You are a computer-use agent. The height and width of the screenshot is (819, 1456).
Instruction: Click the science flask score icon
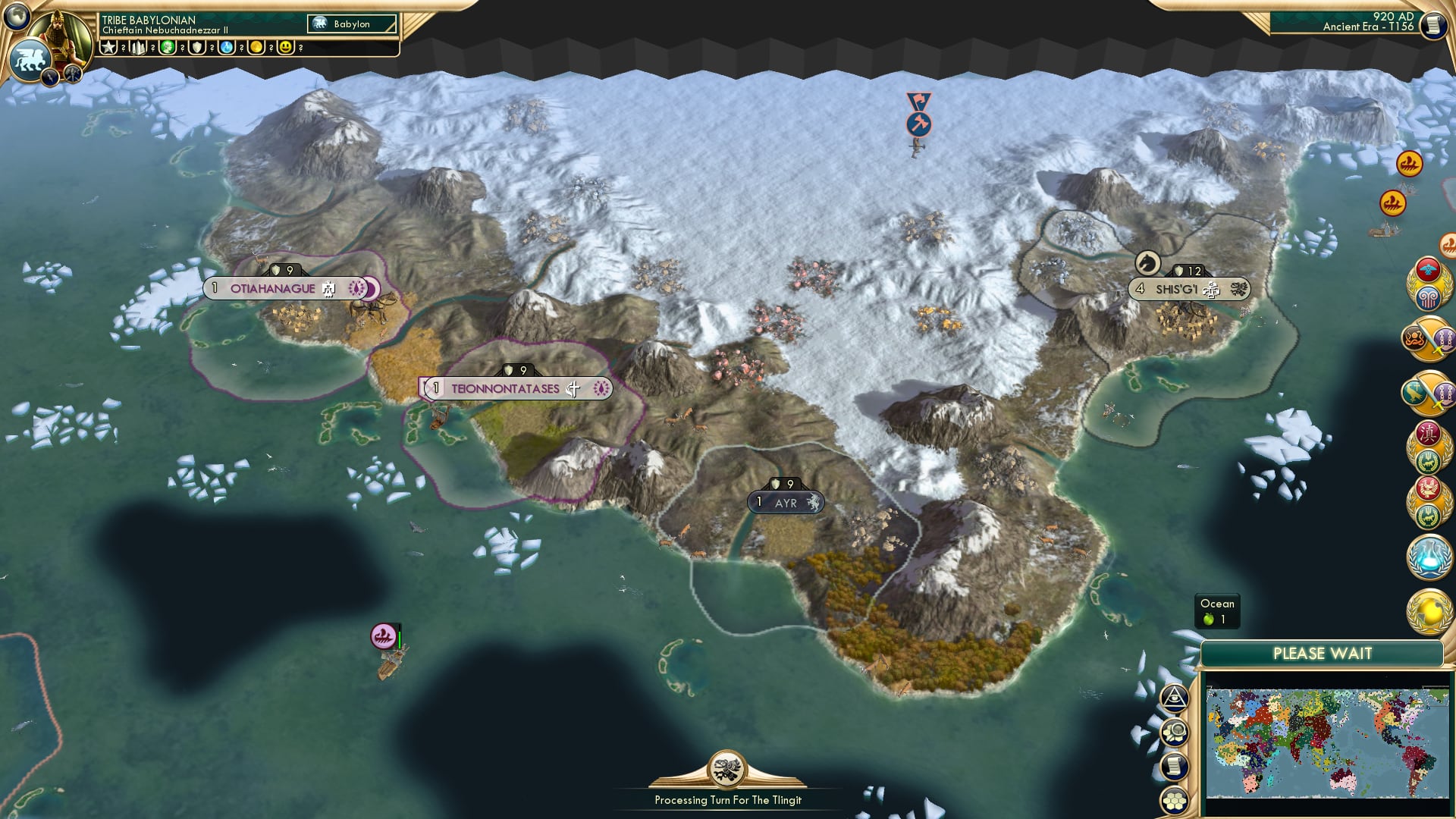(226, 46)
